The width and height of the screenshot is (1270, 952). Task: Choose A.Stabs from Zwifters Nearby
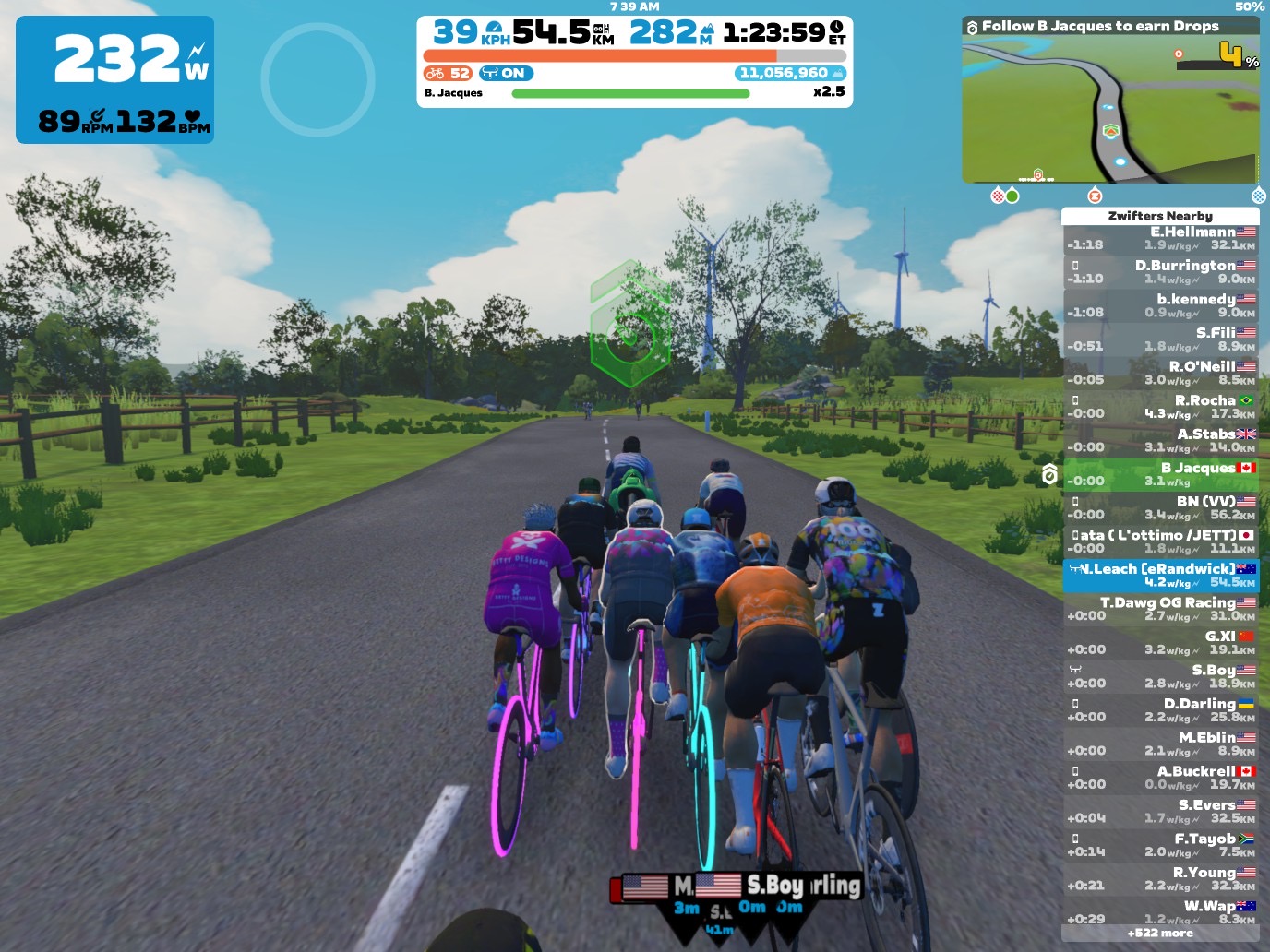coord(1160,440)
